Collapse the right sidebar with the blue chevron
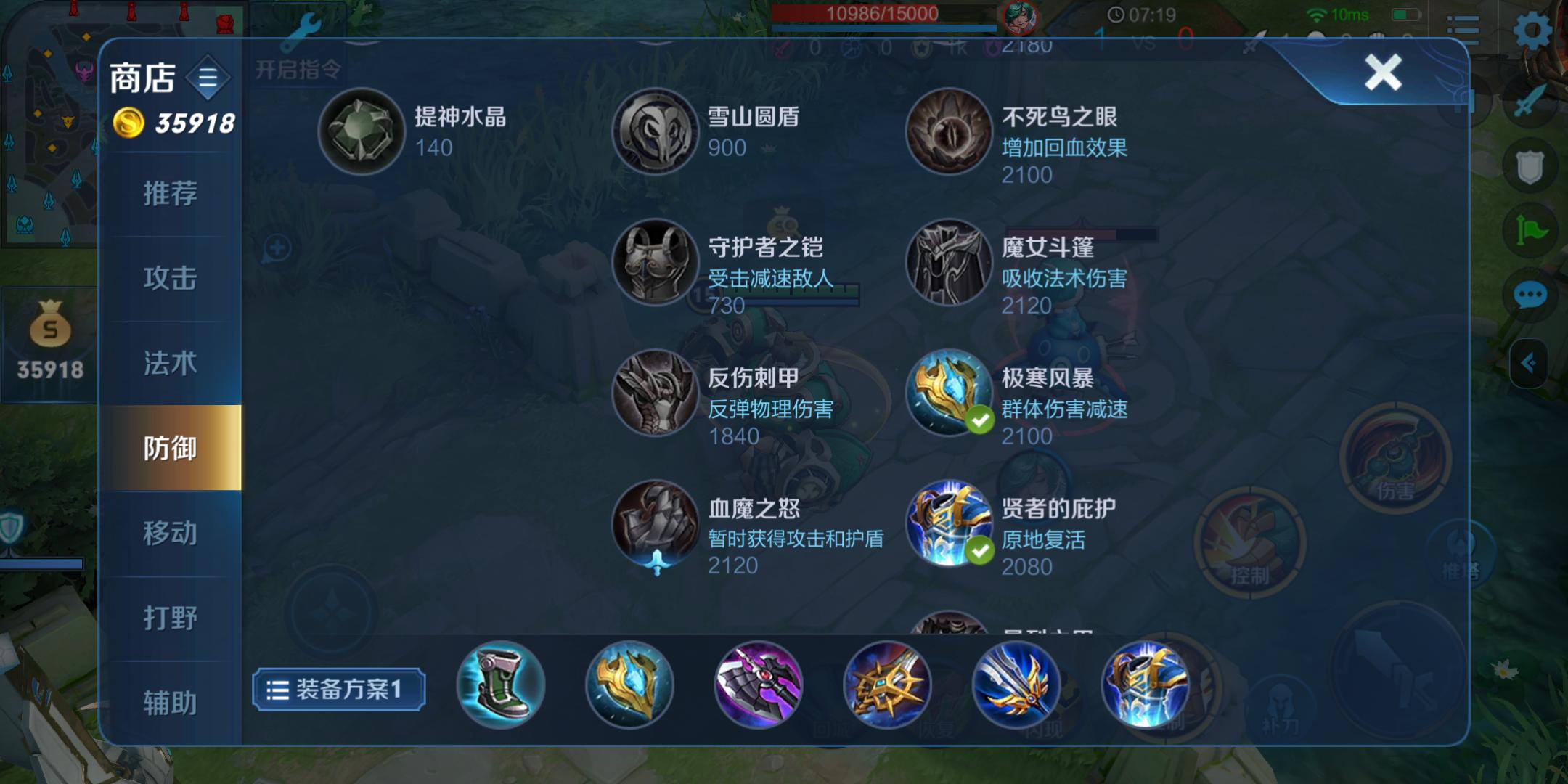Screen dimensions: 1568x784 [1530, 363]
